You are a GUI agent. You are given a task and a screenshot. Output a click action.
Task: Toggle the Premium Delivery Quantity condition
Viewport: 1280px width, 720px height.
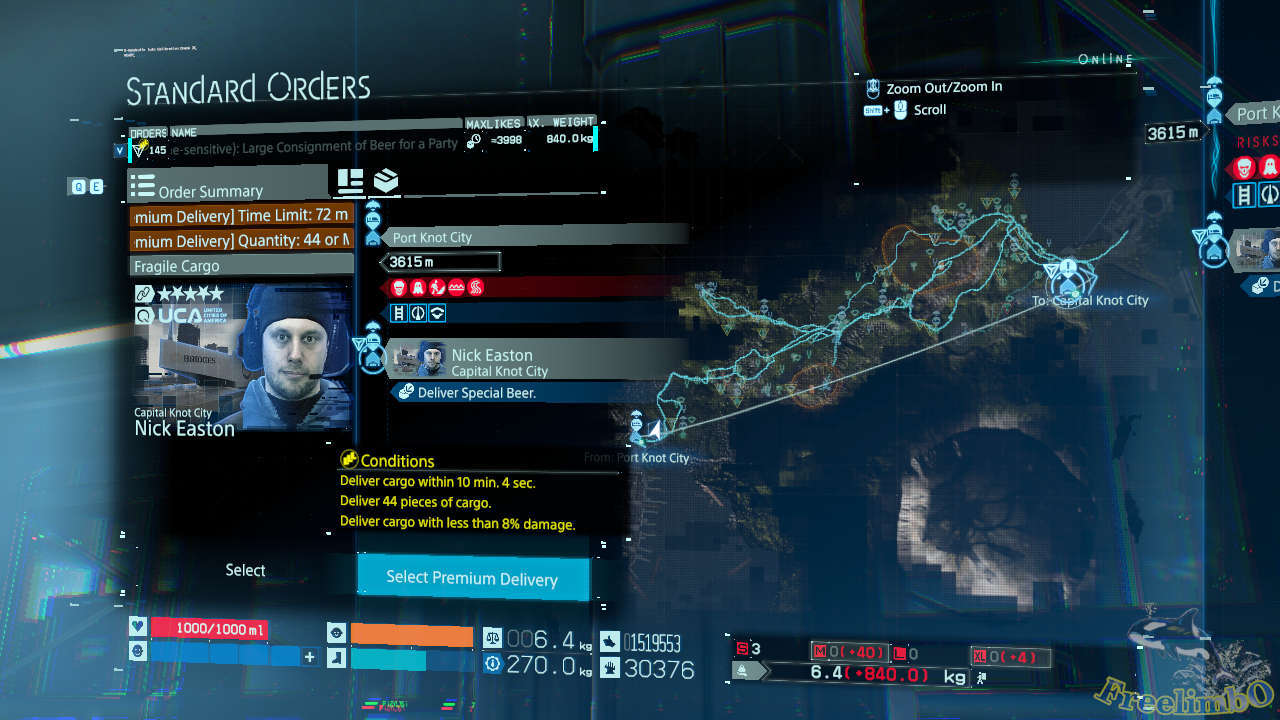(240, 240)
